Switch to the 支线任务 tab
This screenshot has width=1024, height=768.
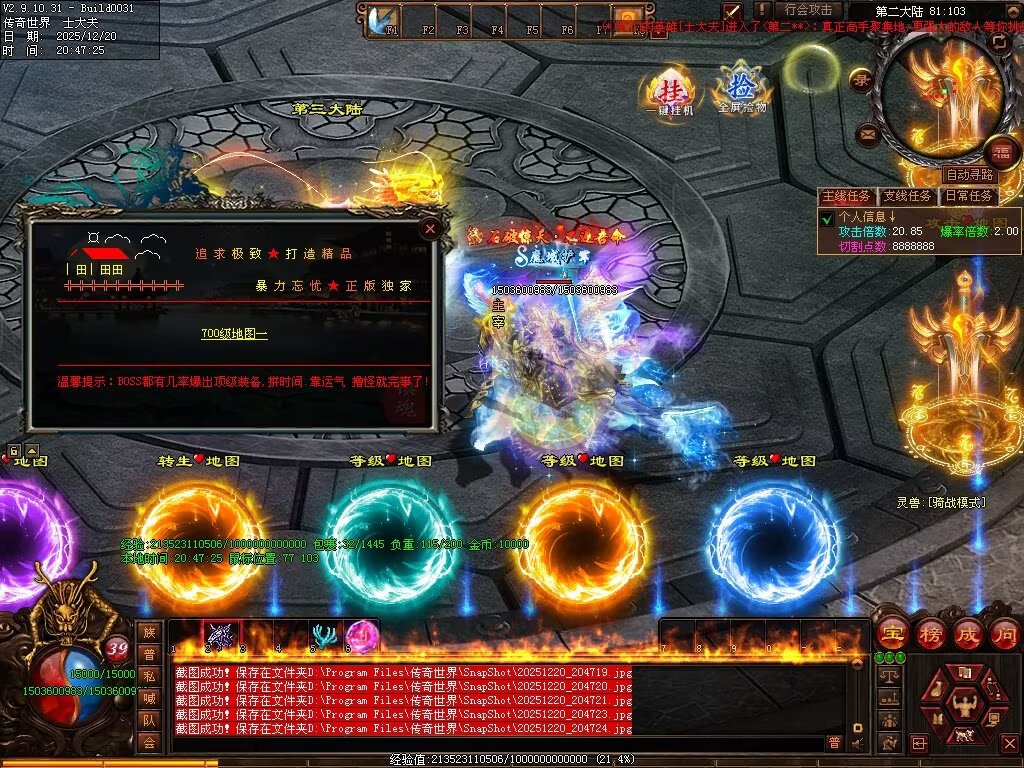point(908,197)
